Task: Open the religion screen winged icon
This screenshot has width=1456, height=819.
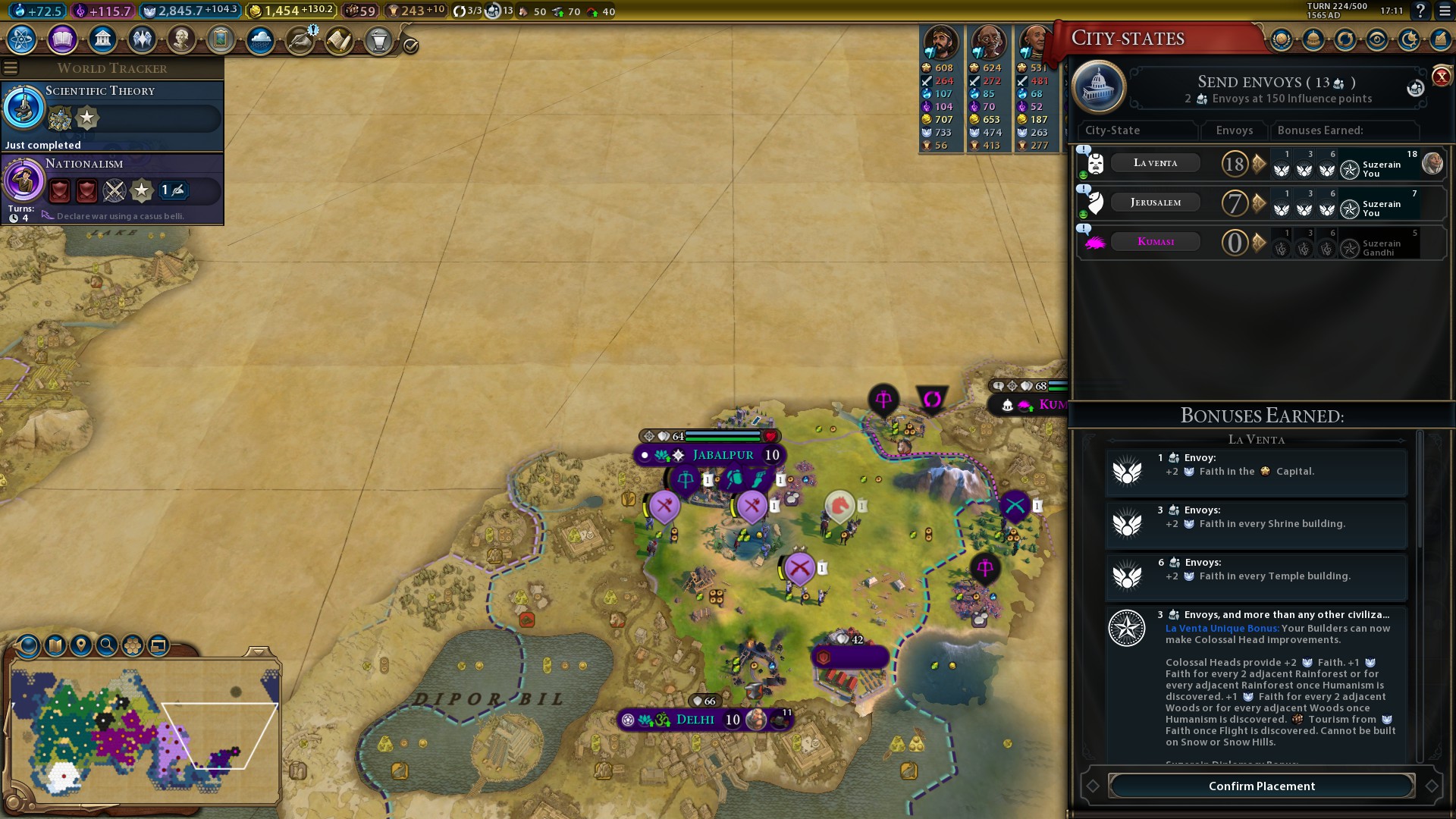Action: pos(142,39)
